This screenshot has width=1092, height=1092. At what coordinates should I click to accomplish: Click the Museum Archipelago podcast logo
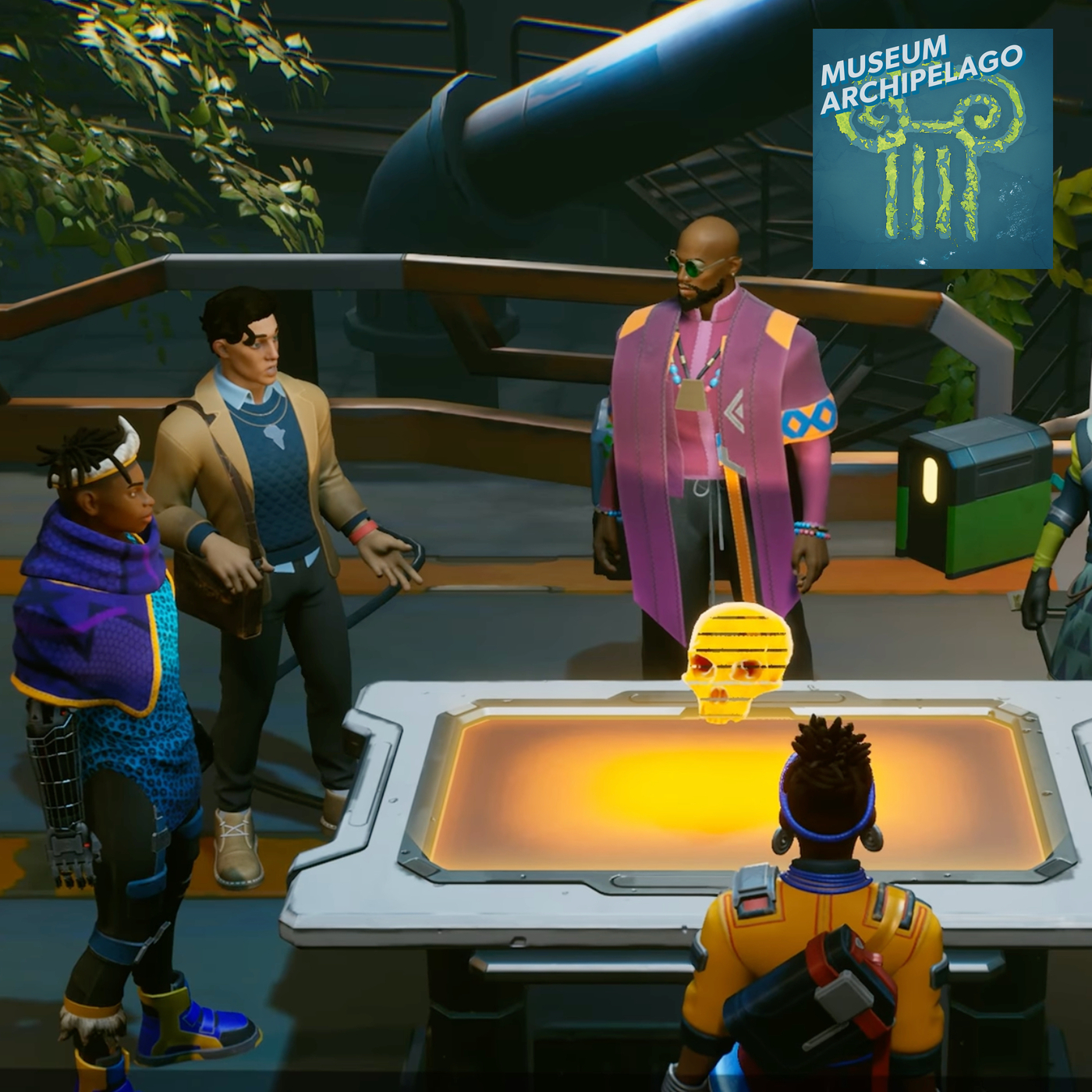932,148
